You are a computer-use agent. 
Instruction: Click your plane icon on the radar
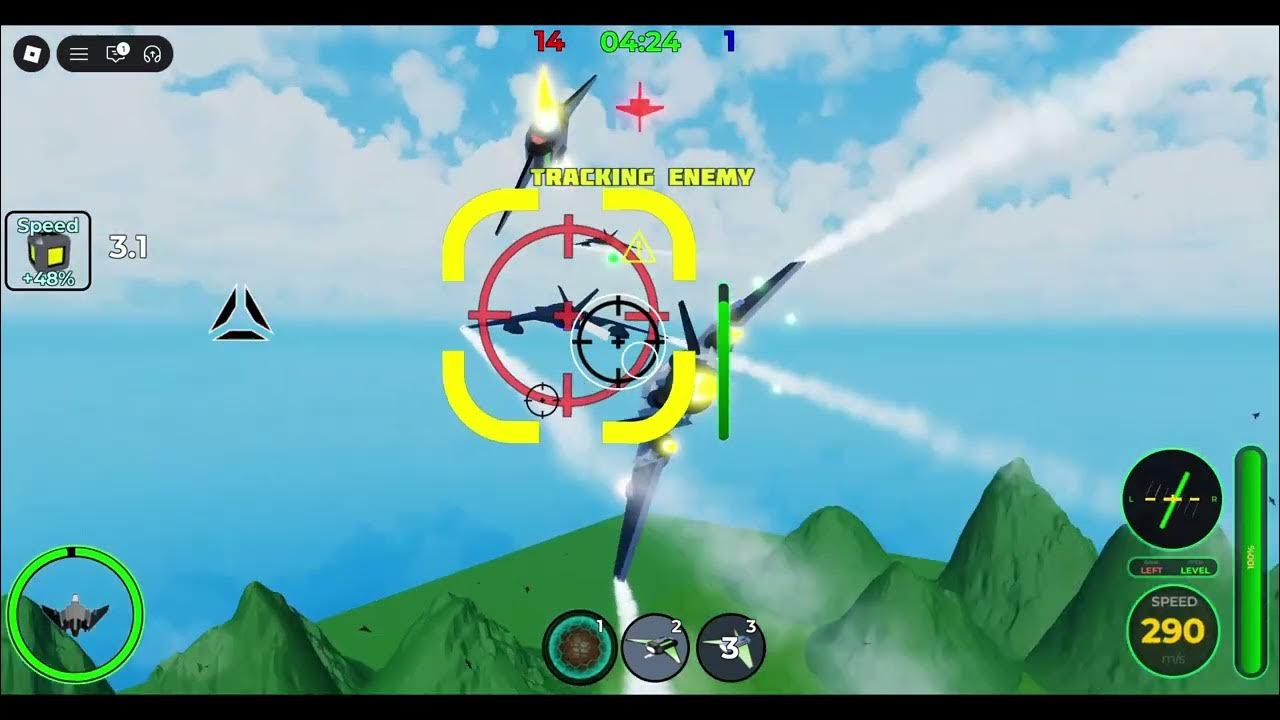[x=75, y=612]
